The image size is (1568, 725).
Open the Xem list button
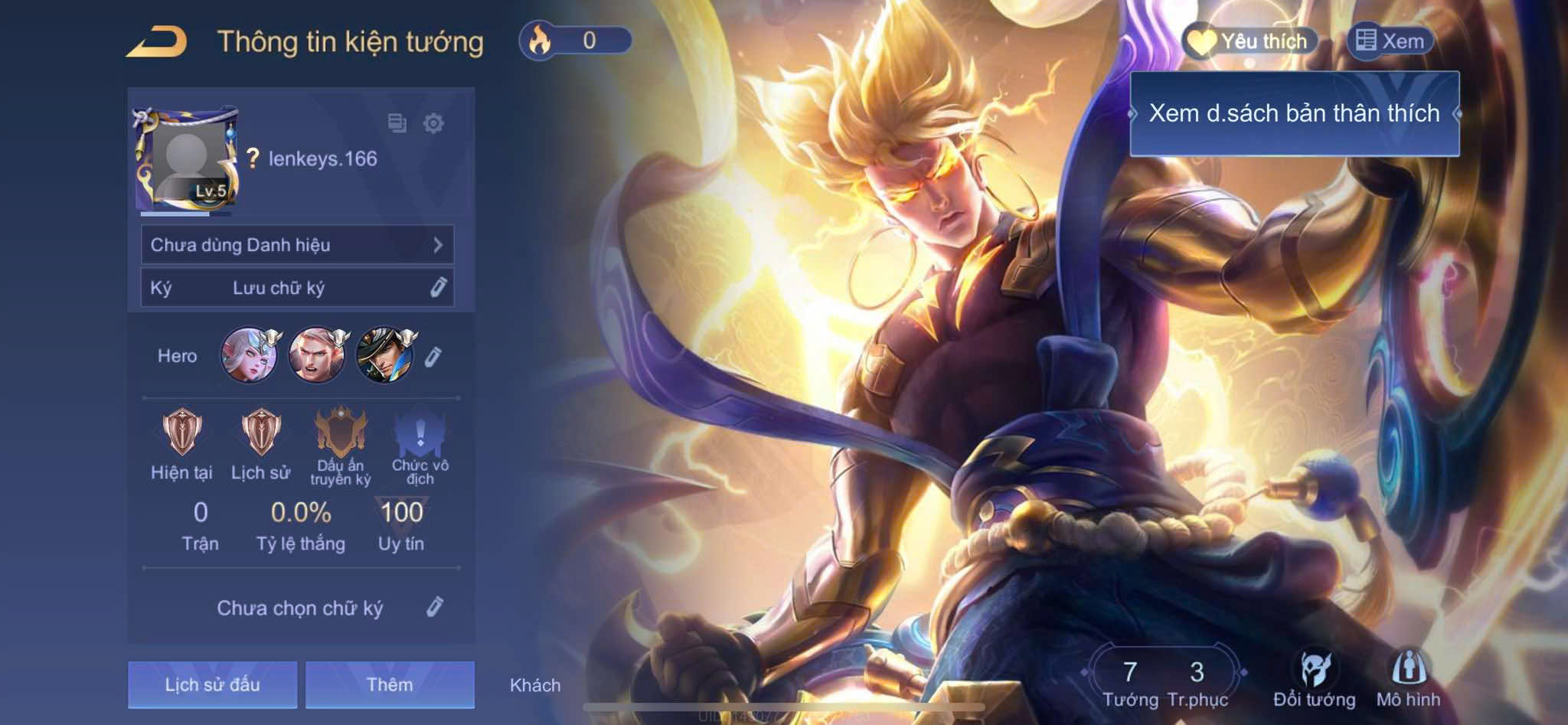coord(1390,41)
